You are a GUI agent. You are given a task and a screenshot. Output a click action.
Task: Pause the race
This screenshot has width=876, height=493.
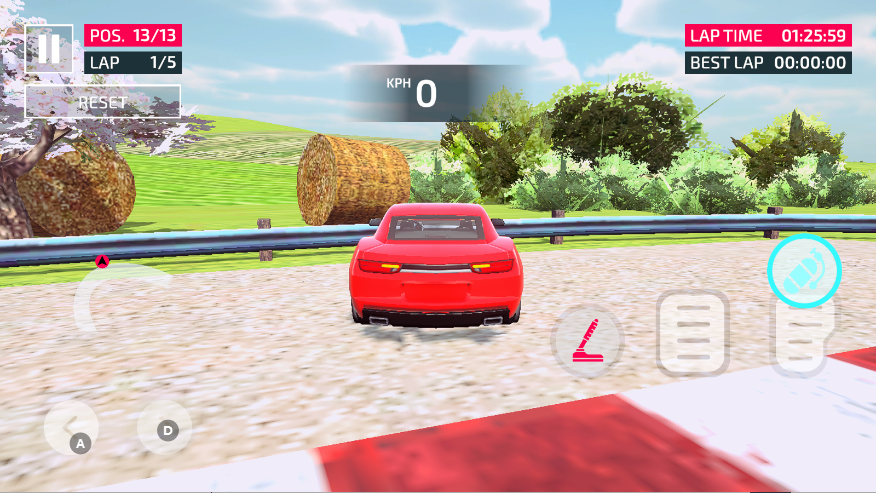pyautogui.click(x=48, y=49)
